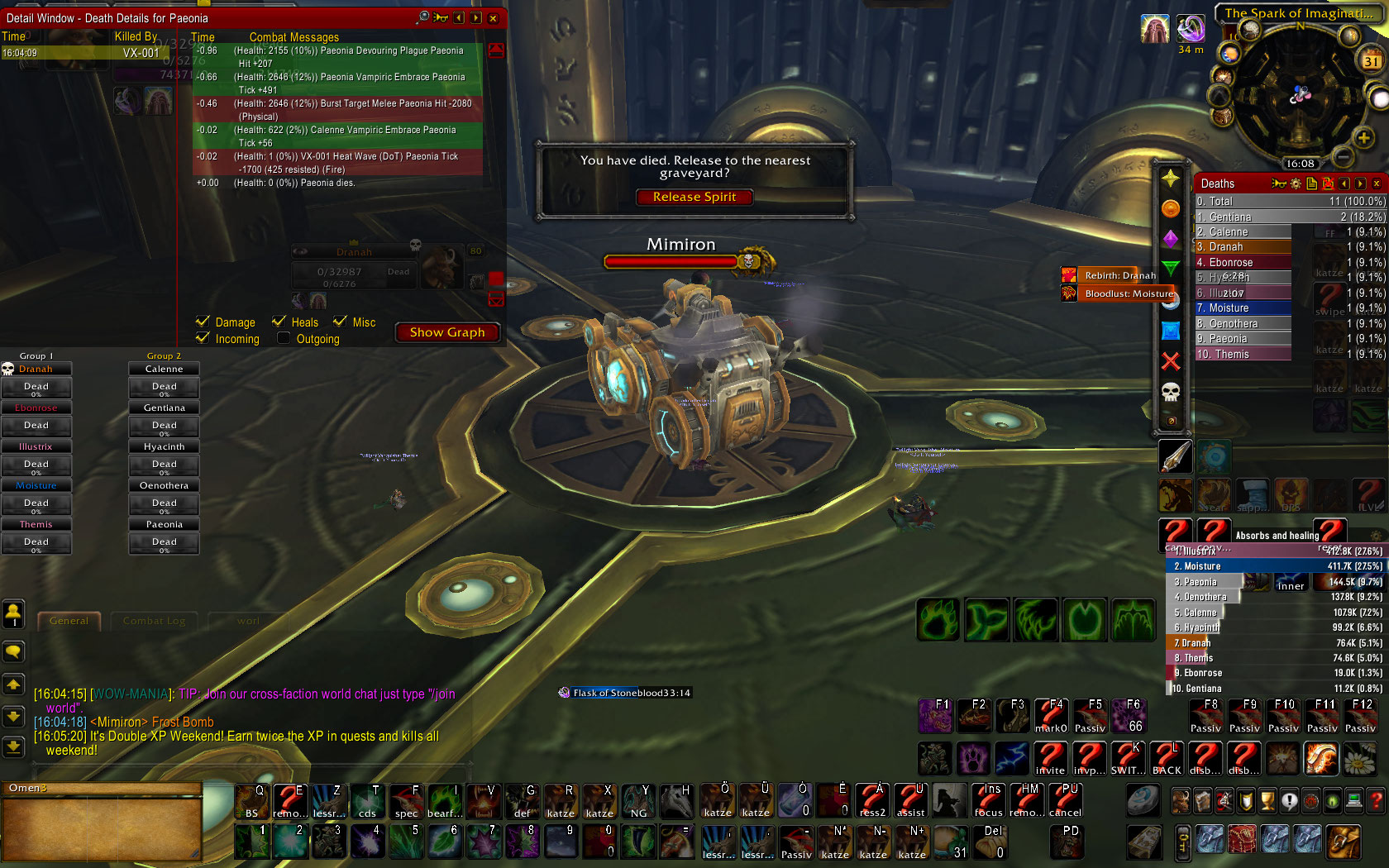This screenshot has height=868, width=1389.
Task: Select the skull raid target marker
Action: (x=1172, y=389)
